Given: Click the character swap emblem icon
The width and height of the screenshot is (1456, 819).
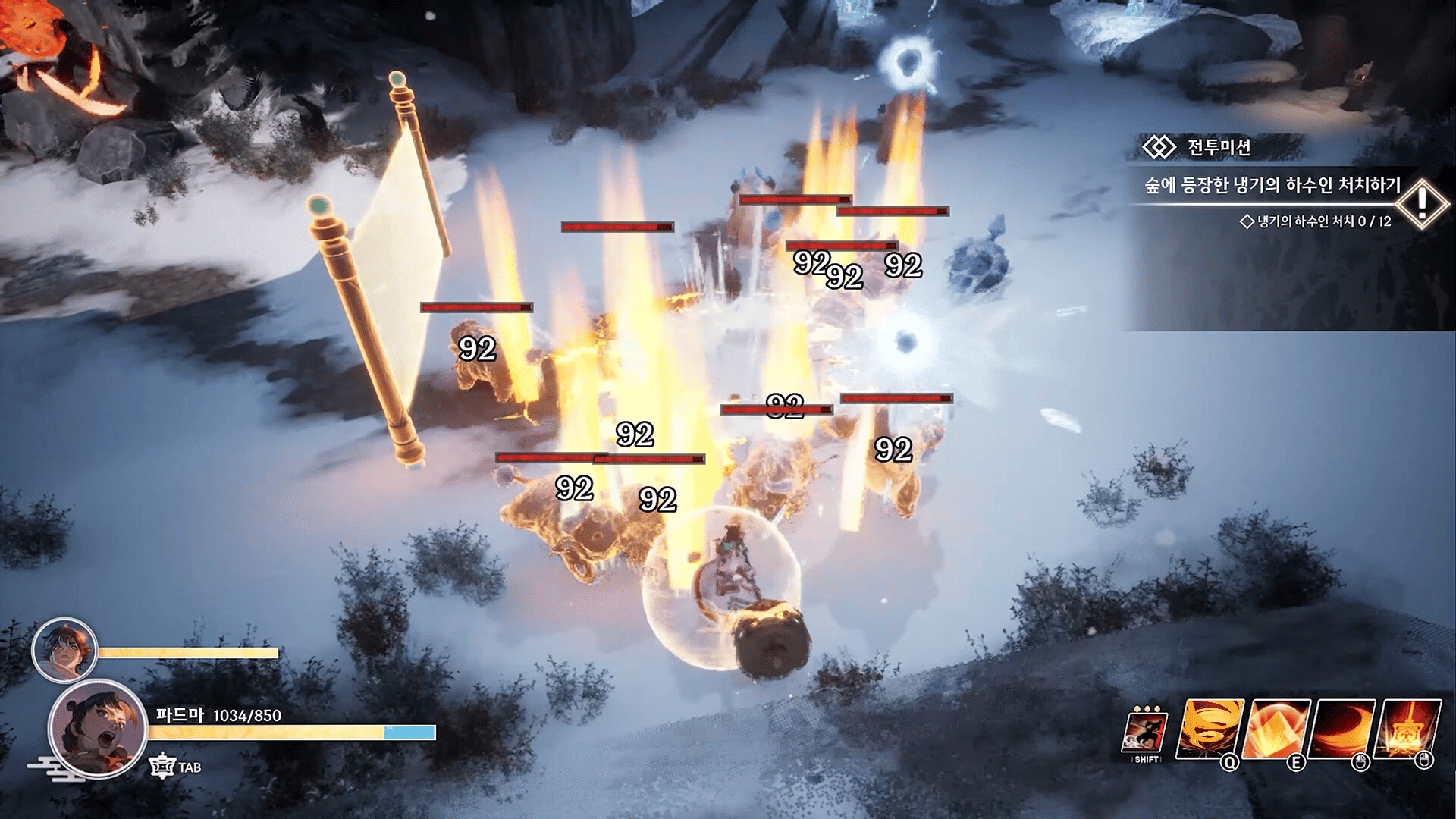Looking at the screenshot, I should (x=162, y=767).
